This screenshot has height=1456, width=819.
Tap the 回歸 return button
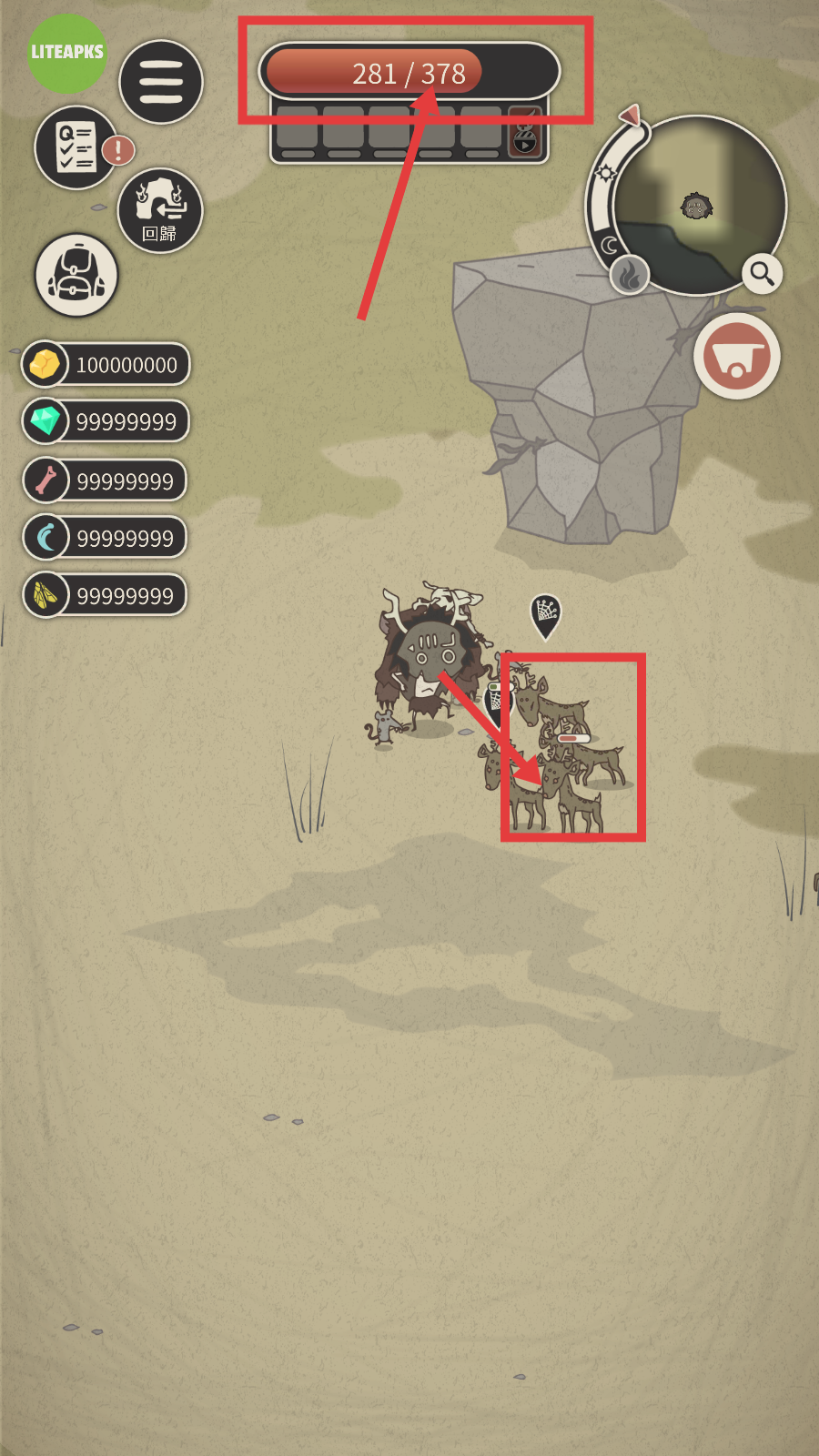point(160,210)
